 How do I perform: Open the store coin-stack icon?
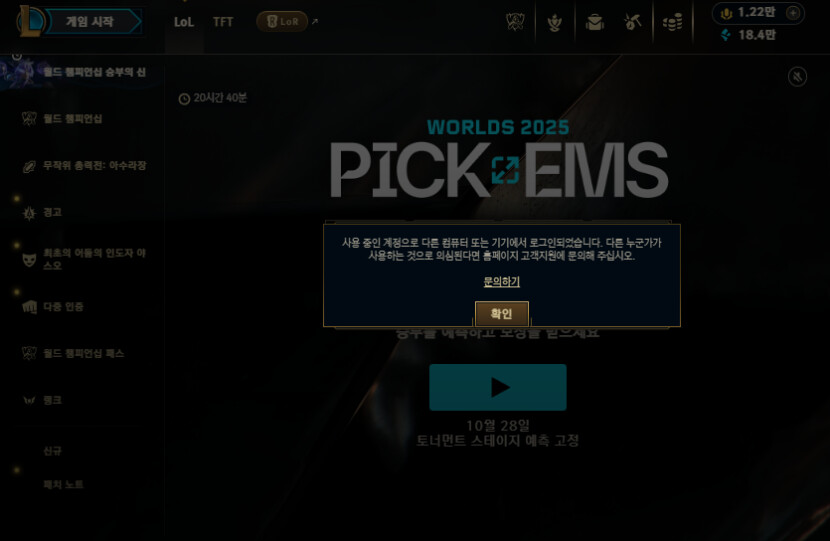(x=672, y=22)
